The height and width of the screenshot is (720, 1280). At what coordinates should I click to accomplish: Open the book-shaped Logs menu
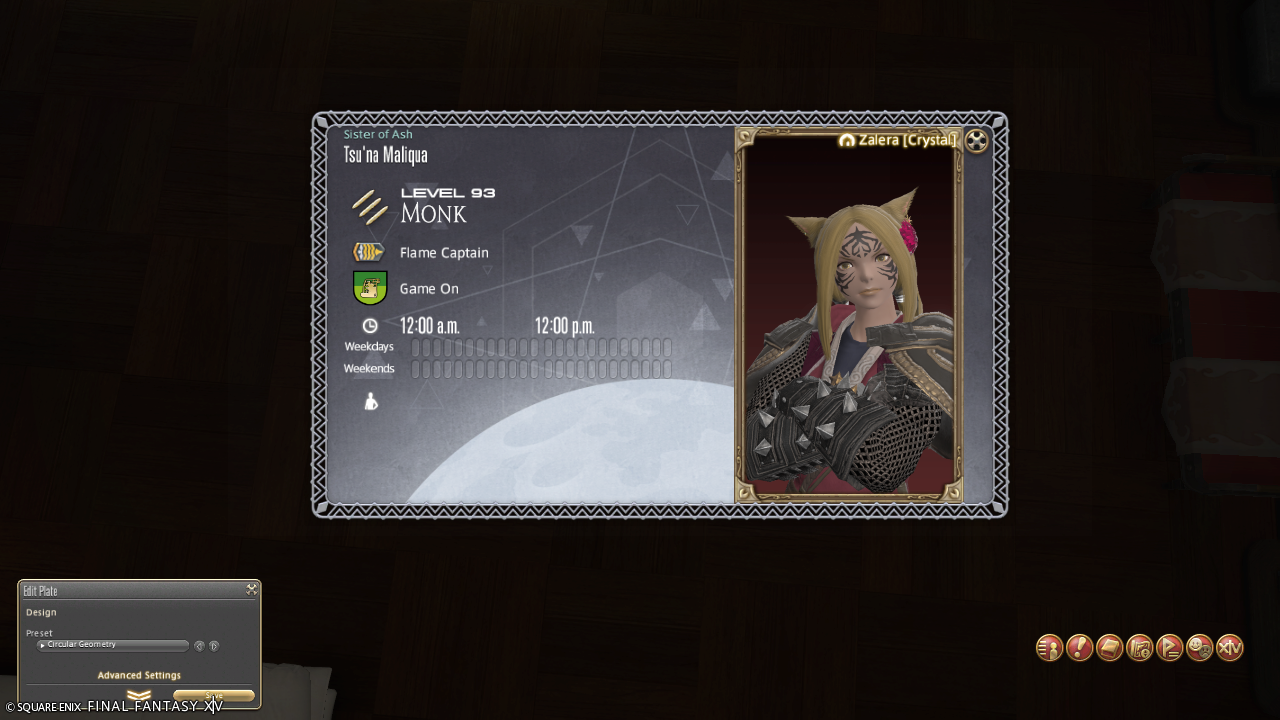tap(1109, 648)
